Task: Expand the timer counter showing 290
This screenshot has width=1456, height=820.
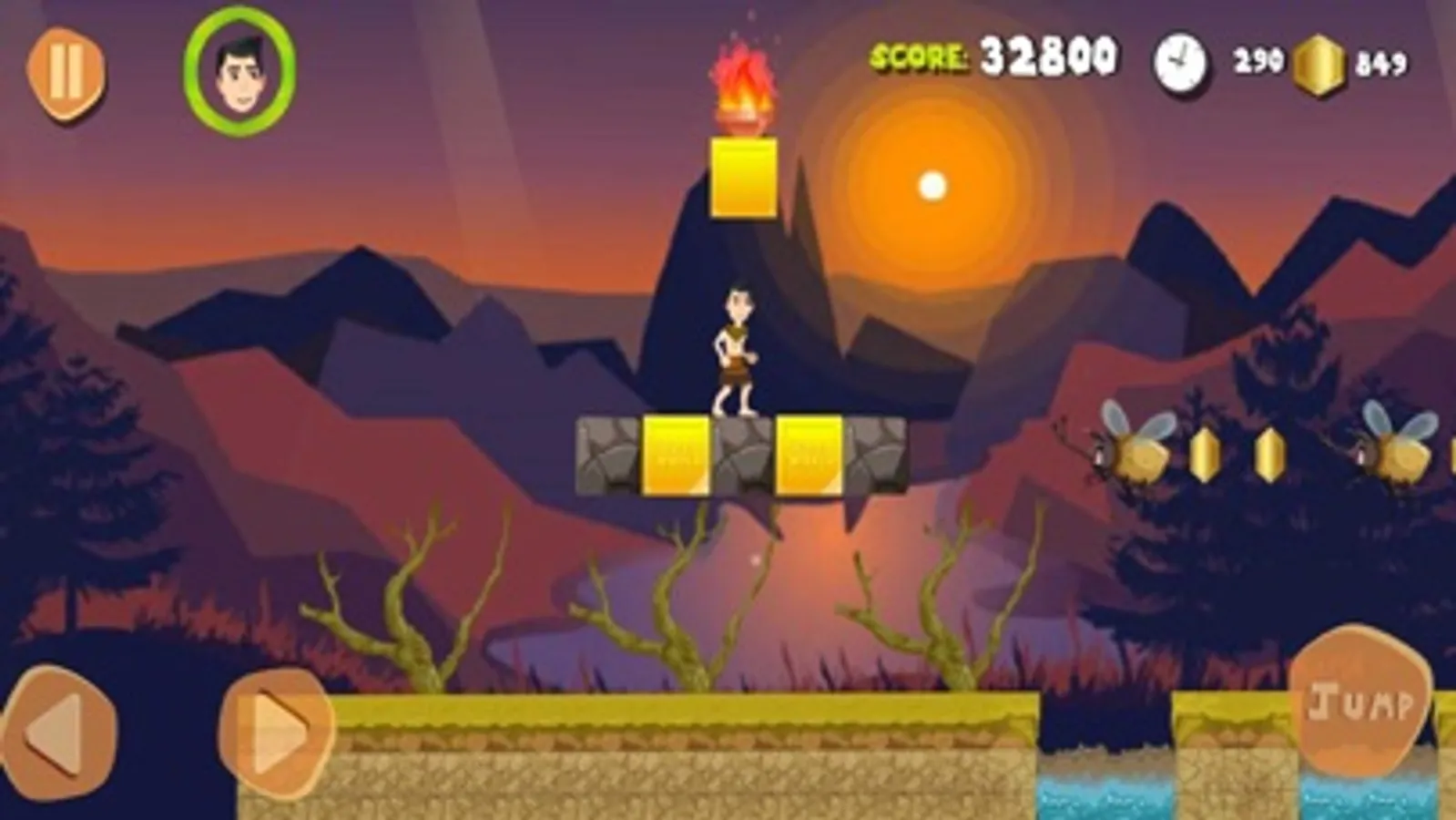Action: tap(1259, 59)
